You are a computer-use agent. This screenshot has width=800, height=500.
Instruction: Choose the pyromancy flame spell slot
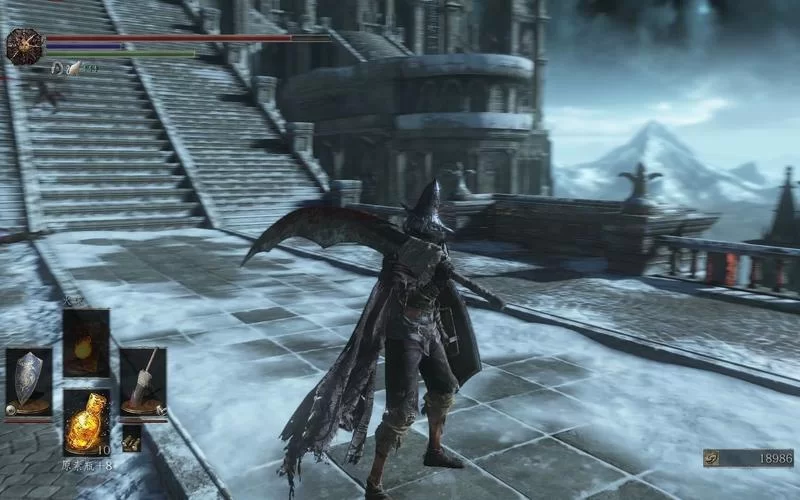coord(86,342)
